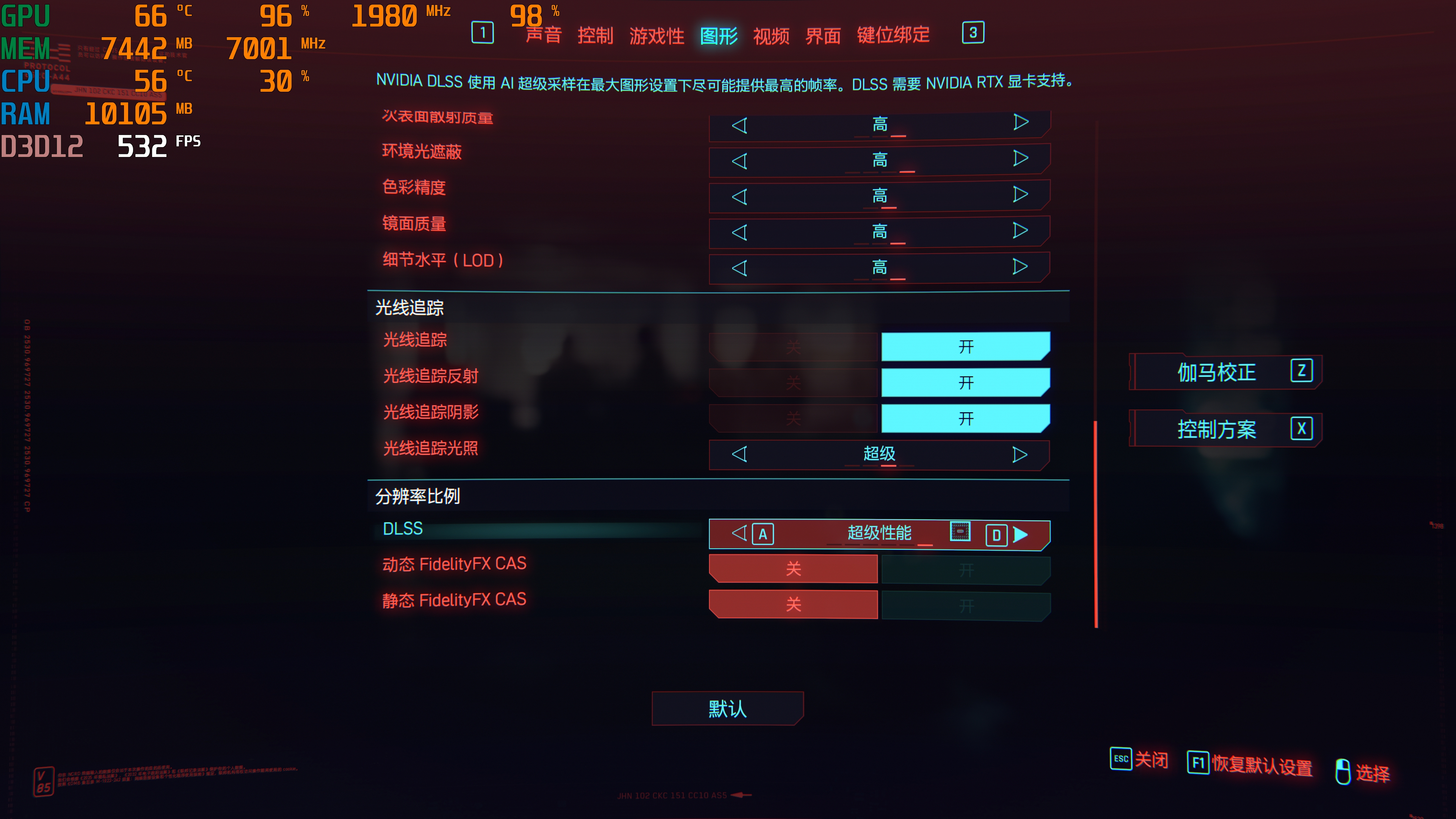The image size is (1456, 819).
Task: Switch to the 视频 tab
Action: click(772, 35)
